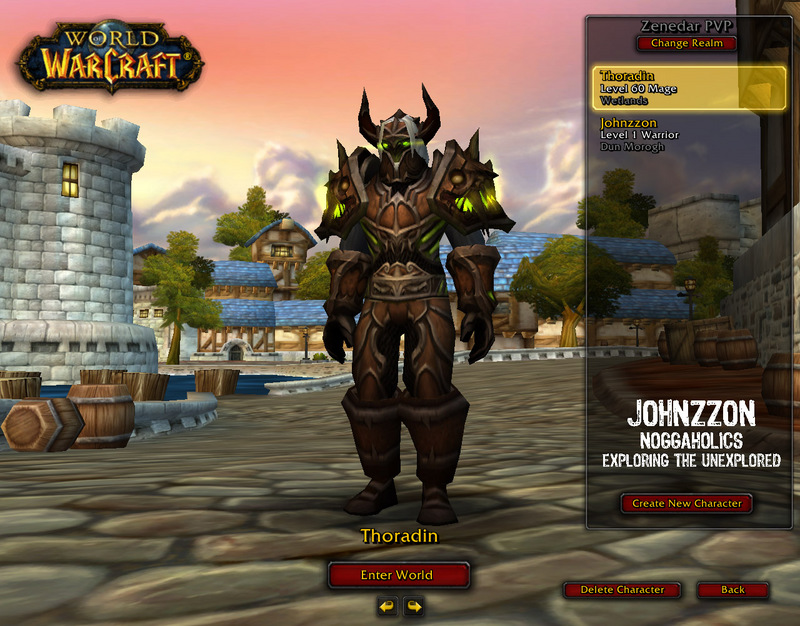Enter World with the selected character

pos(398,575)
